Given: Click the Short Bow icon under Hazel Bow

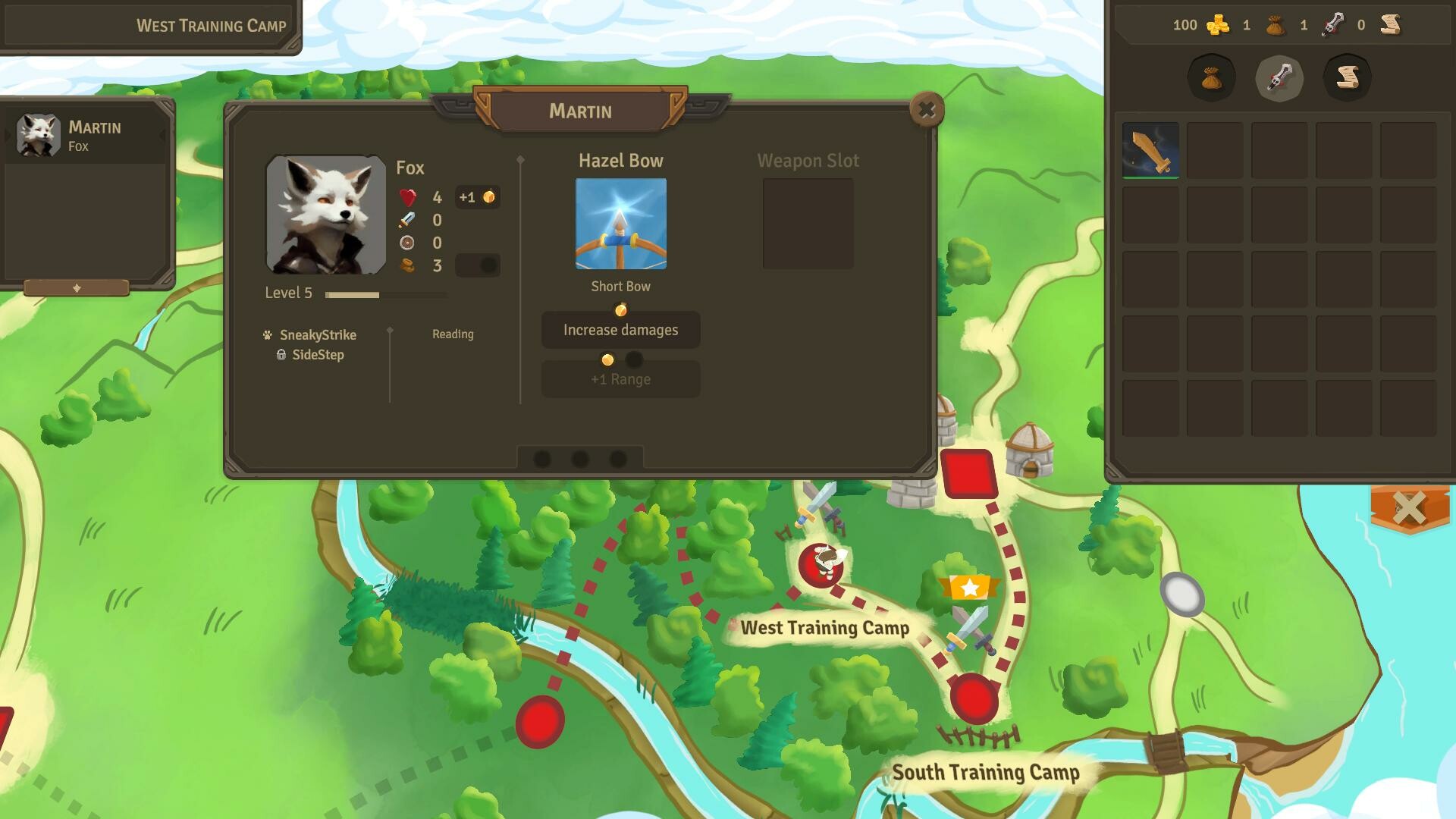Looking at the screenshot, I should coord(620,222).
